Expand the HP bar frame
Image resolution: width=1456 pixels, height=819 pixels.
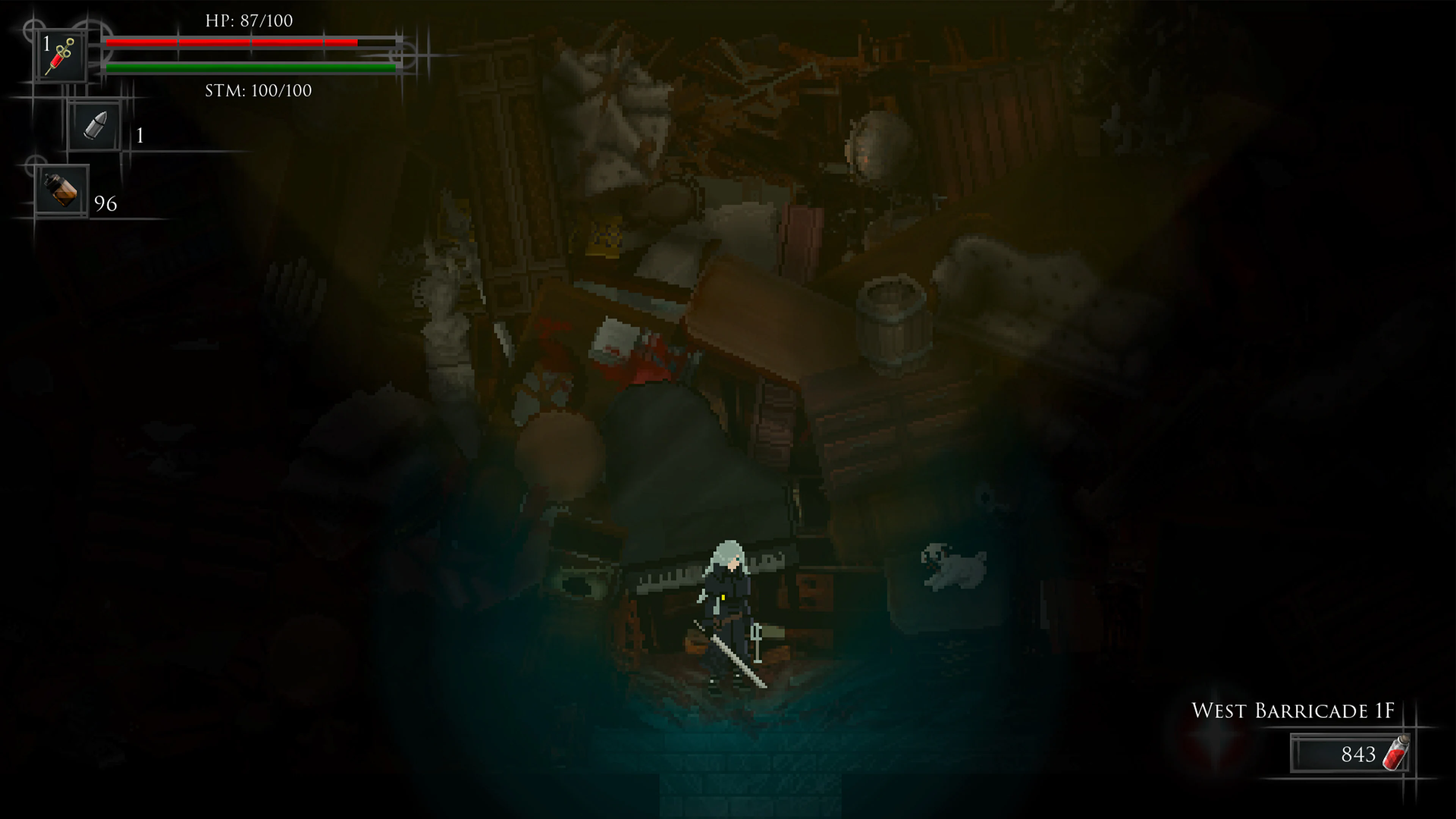coord(249,42)
